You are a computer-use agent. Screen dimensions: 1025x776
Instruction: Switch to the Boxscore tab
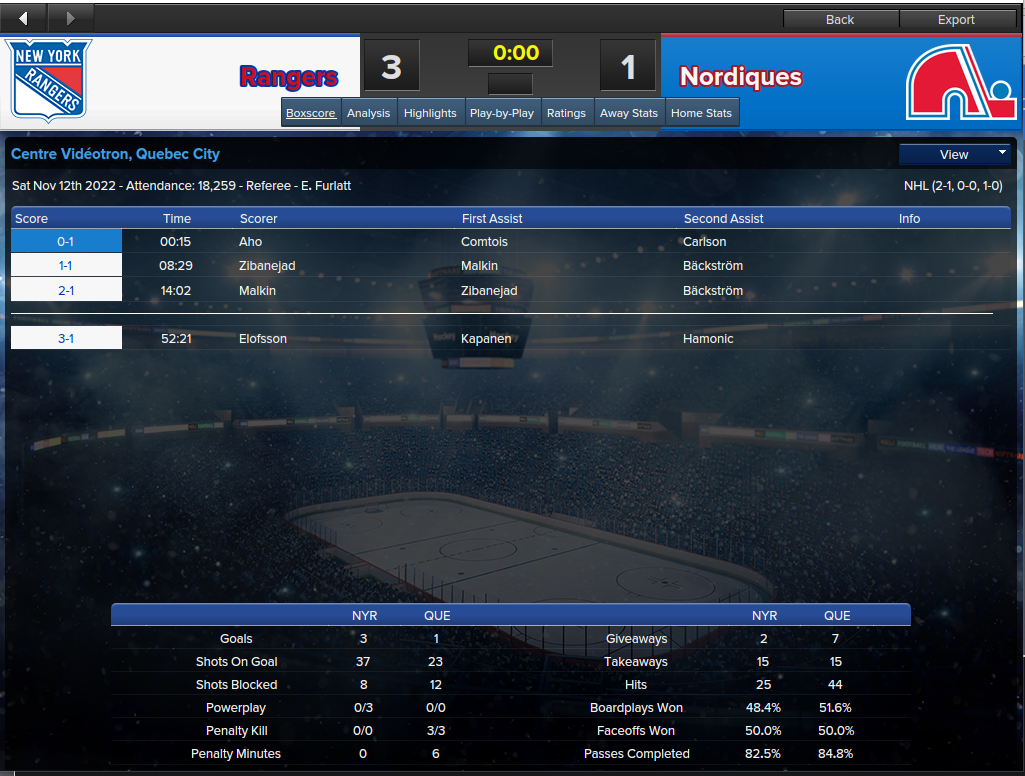coord(311,113)
